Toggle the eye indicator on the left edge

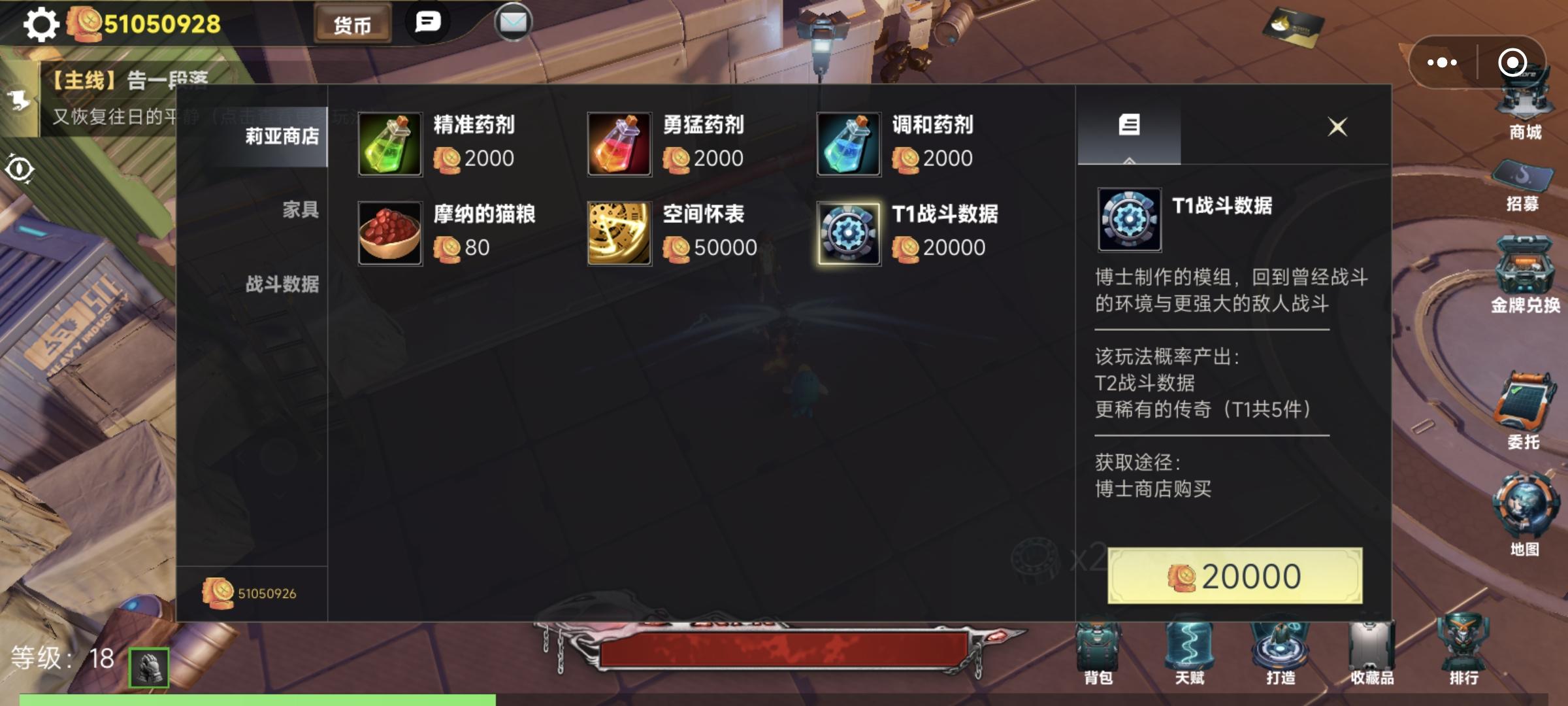21,169
